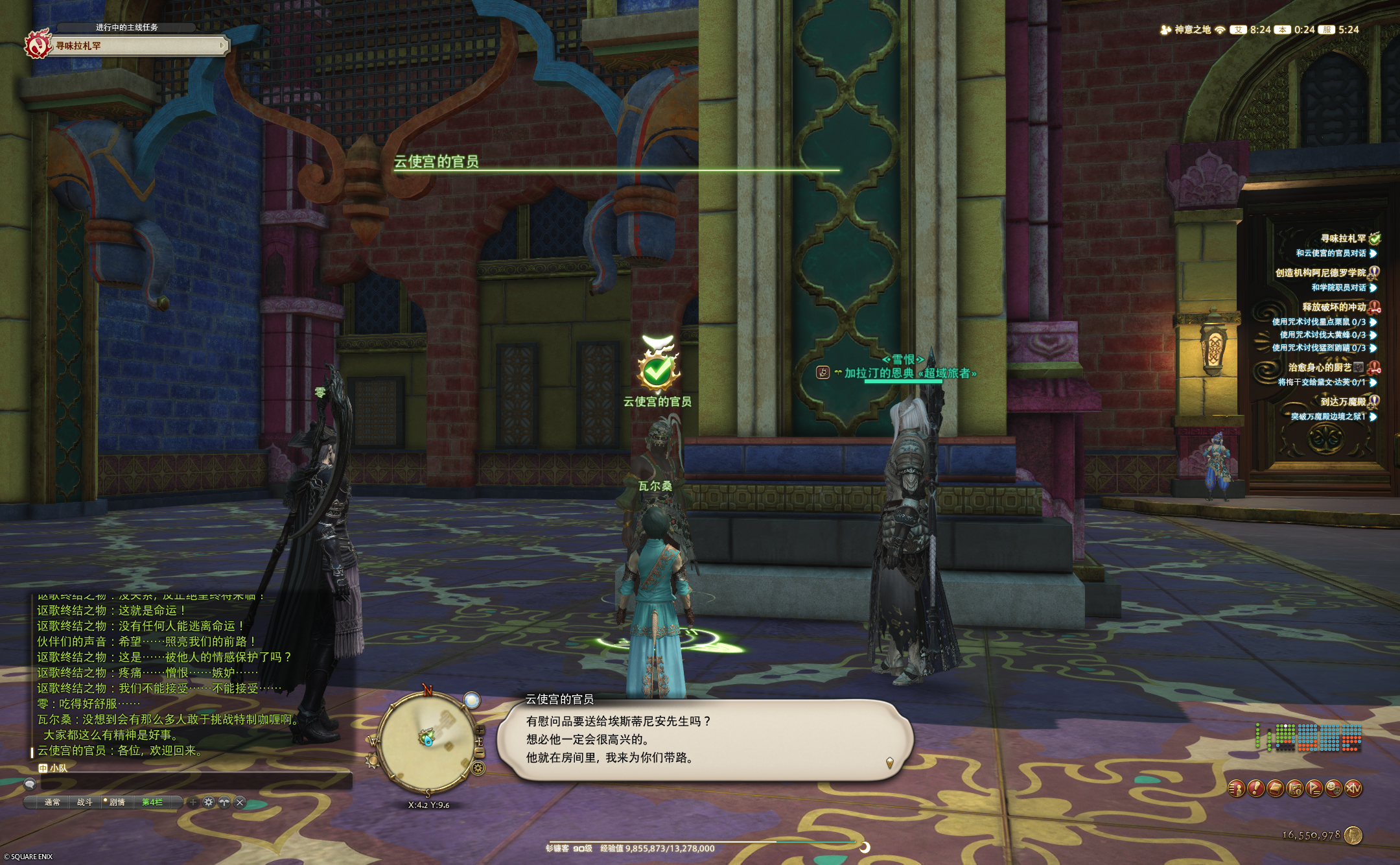Select the 第4栏 chat tab
The image size is (1400, 865).
tap(152, 803)
